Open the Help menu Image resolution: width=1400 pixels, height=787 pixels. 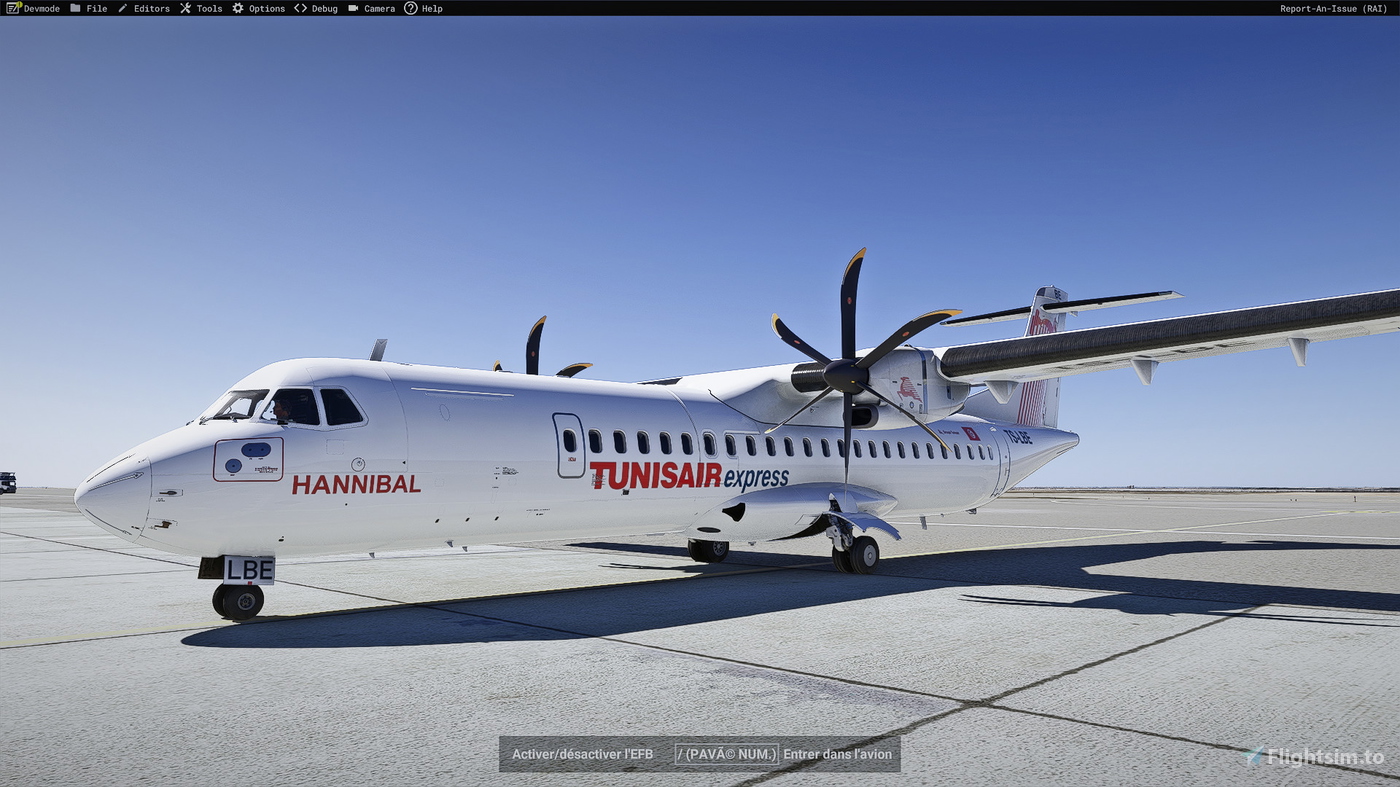tap(430, 8)
